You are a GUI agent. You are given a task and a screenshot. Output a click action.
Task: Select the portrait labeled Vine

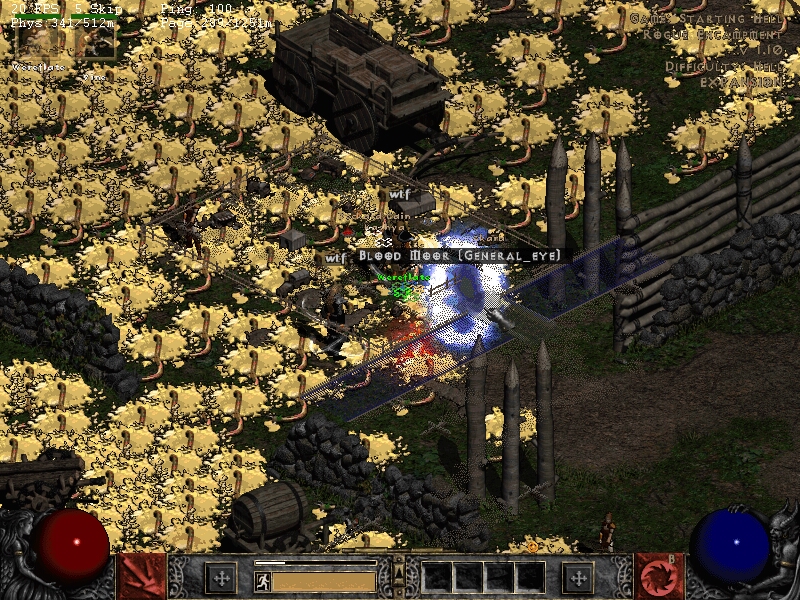pyautogui.click(x=97, y=42)
